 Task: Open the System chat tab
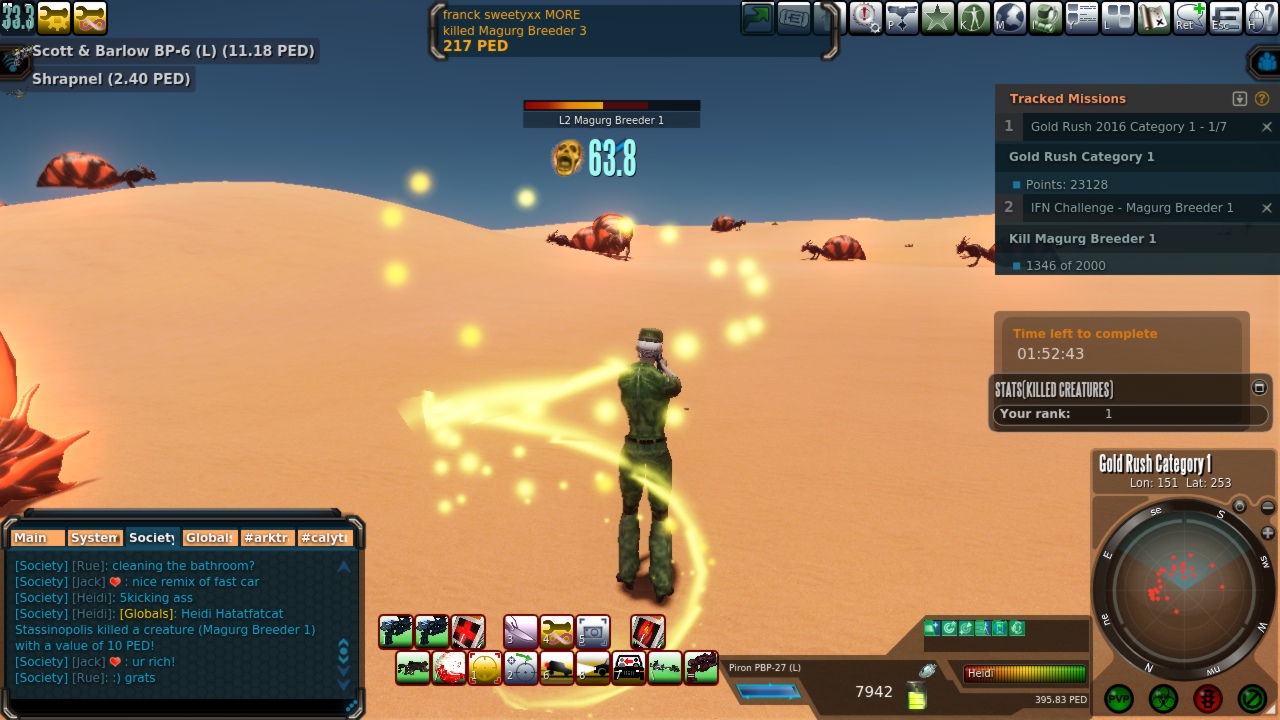[95, 538]
